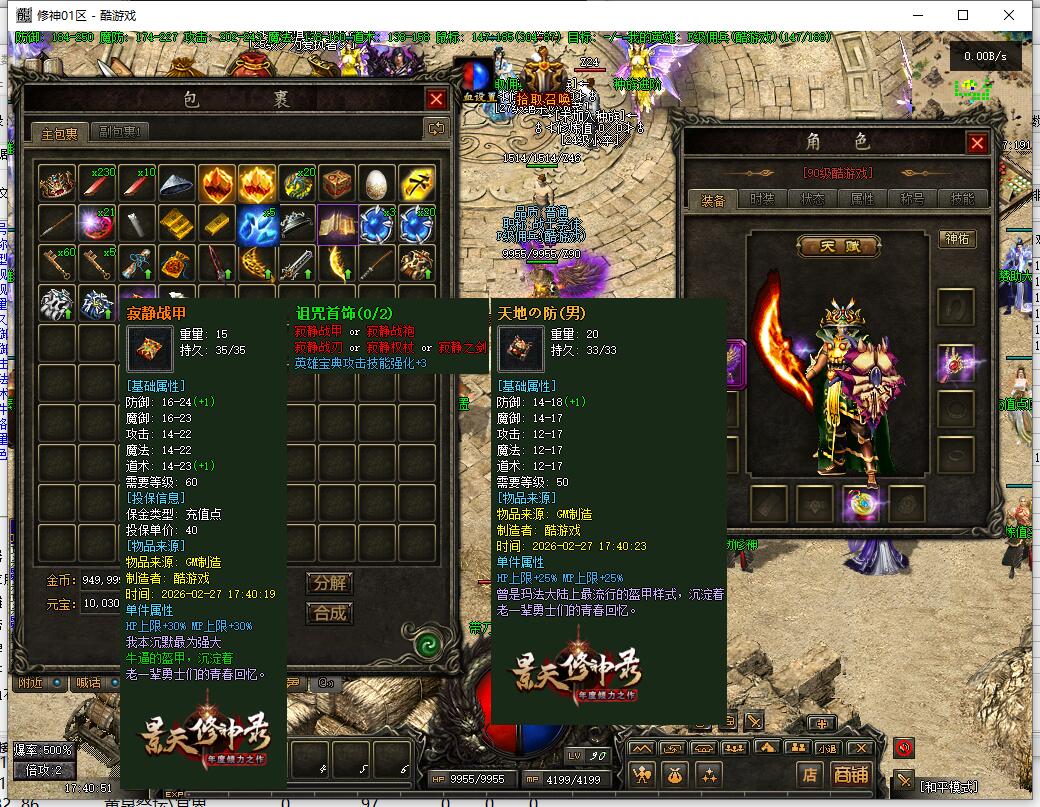Open the 神佑 blessing button
Image resolution: width=1040 pixels, height=807 pixels.
coord(957,239)
